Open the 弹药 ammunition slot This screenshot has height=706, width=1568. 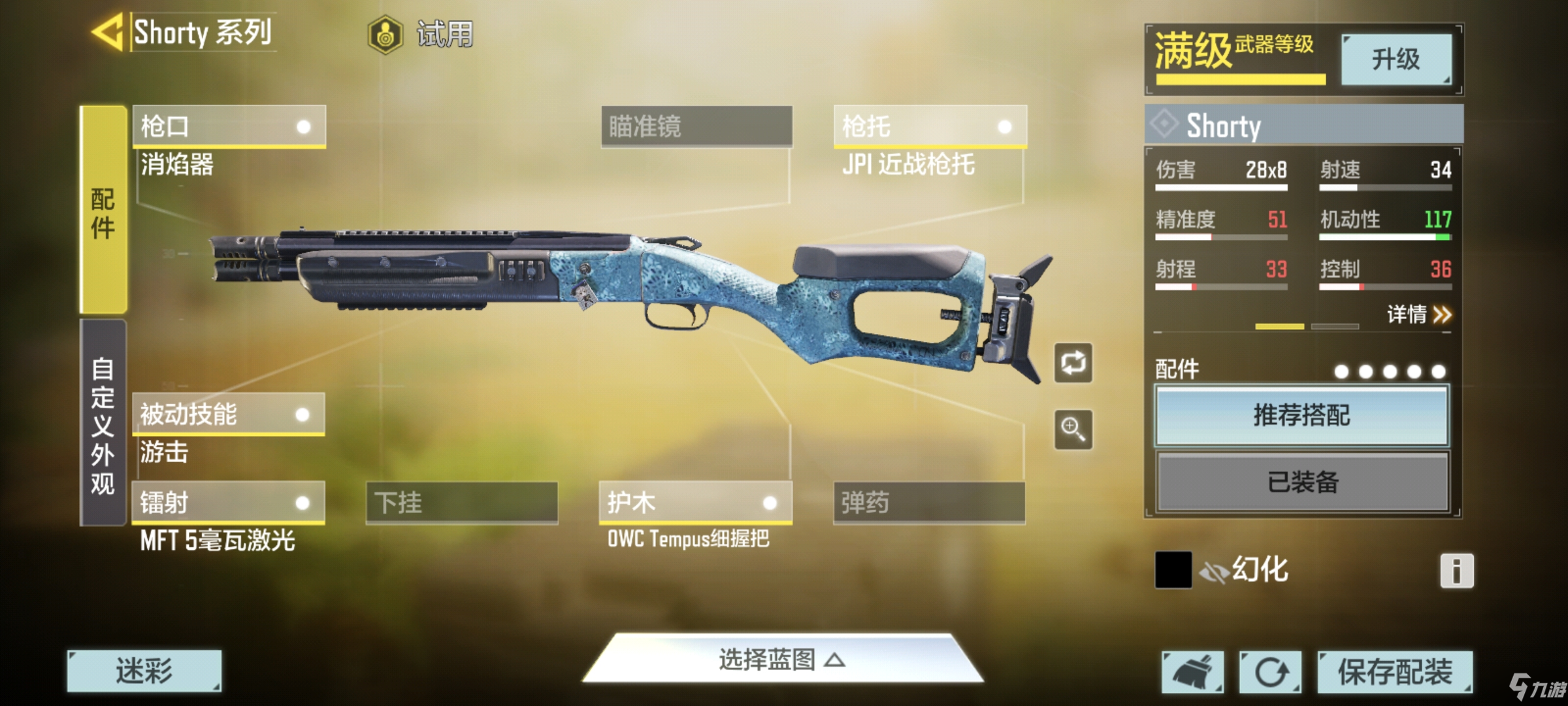click(929, 503)
